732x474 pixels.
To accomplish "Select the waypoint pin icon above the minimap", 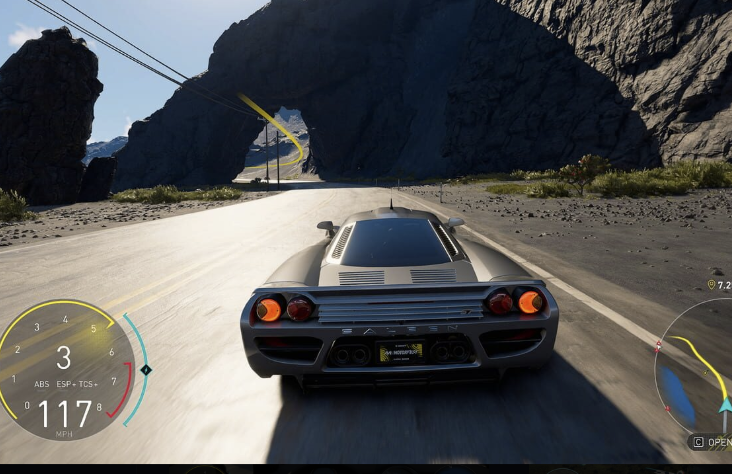I will (x=711, y=285).
